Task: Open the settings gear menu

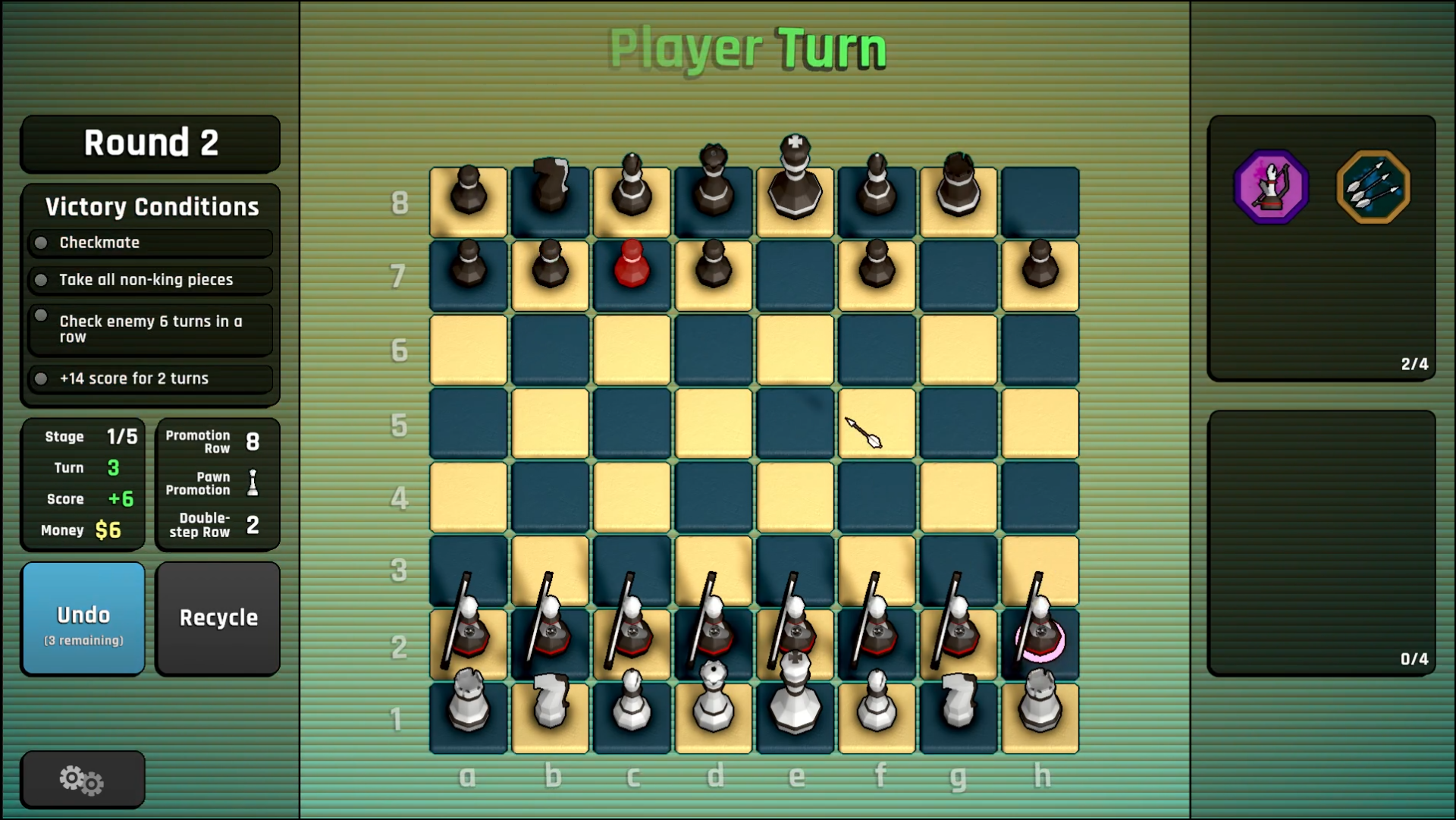Action: pyautogui.click(x=82, y=779)
